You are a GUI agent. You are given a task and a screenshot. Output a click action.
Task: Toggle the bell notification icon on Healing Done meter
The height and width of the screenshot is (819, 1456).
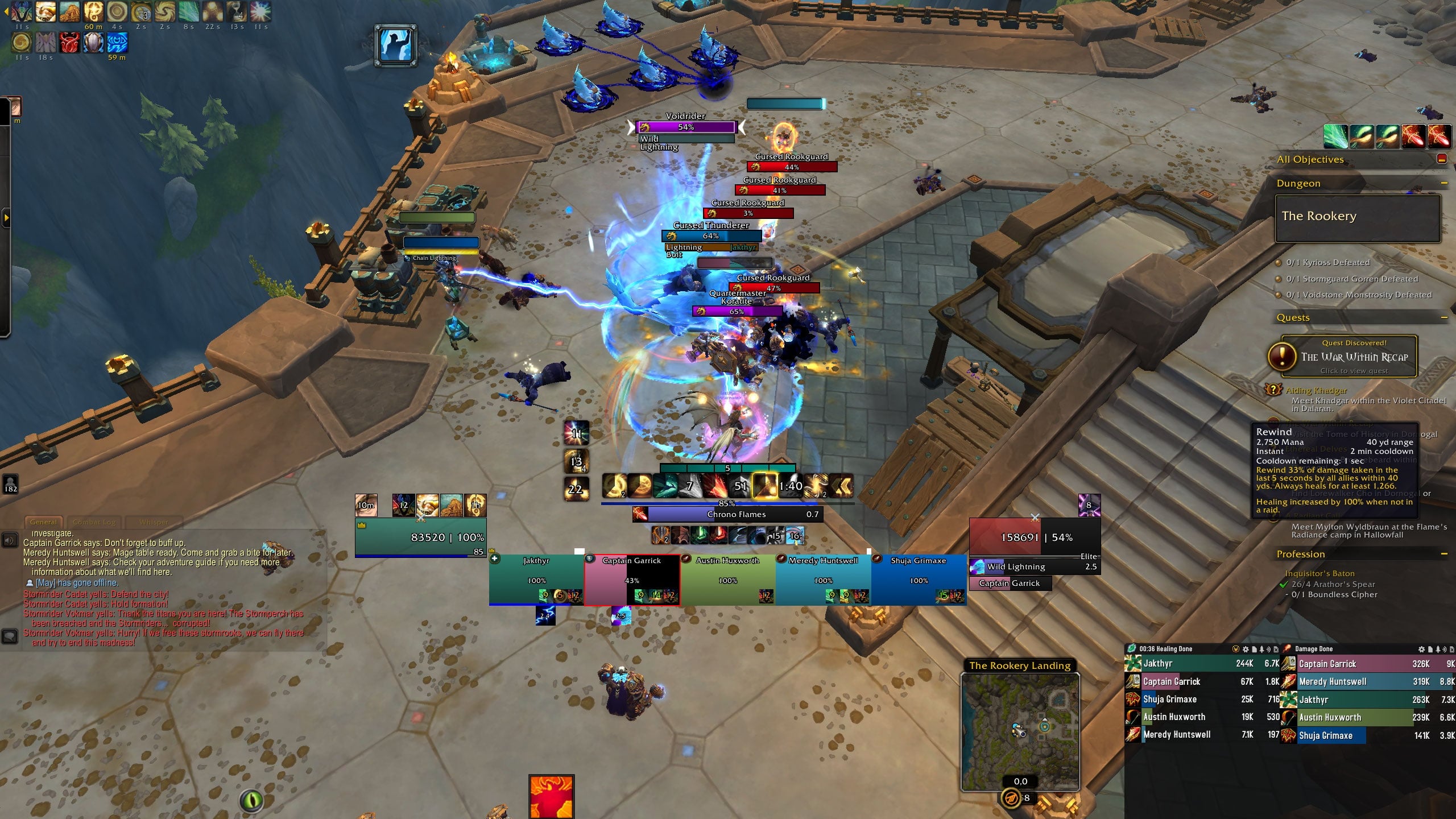[x=1262, y=649]
